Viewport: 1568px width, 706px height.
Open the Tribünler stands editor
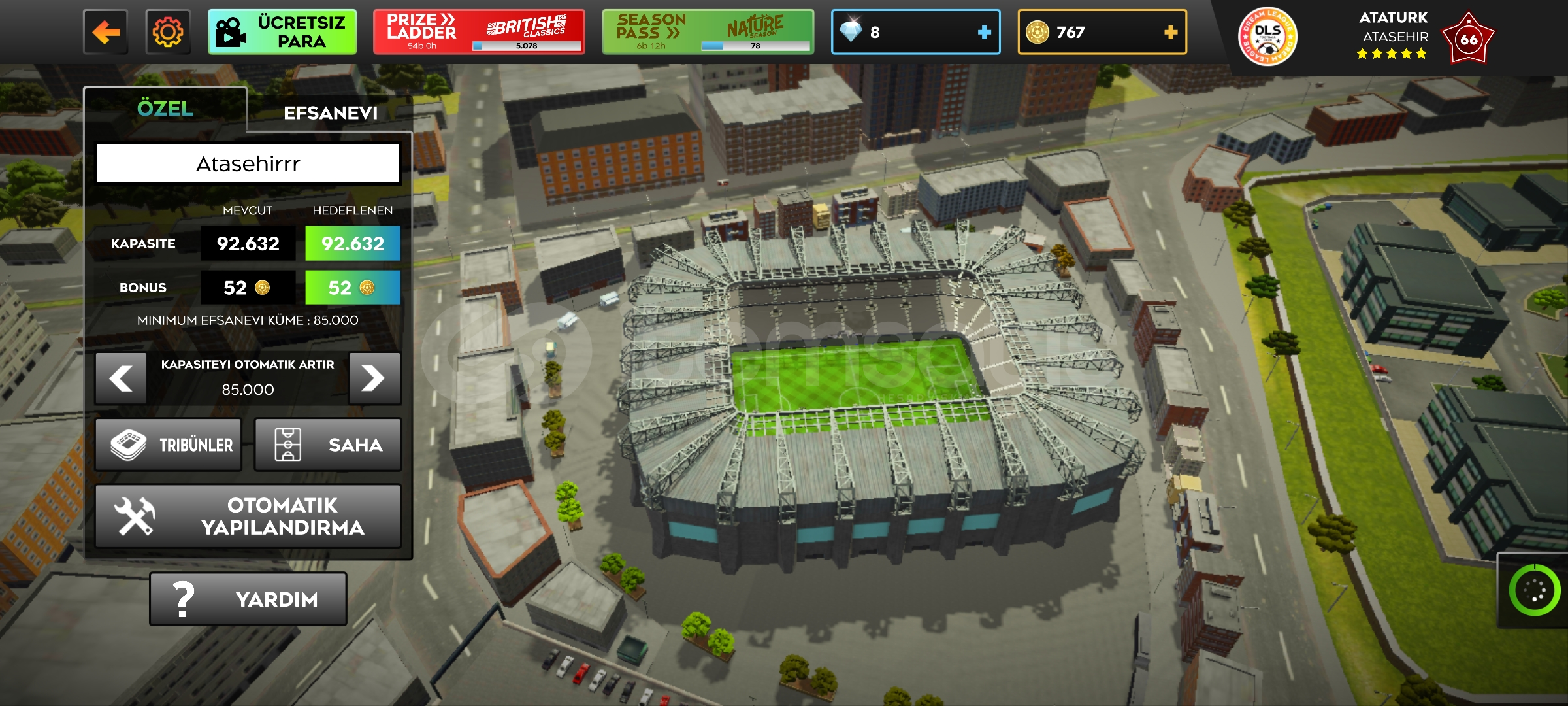tap(169, 445)
